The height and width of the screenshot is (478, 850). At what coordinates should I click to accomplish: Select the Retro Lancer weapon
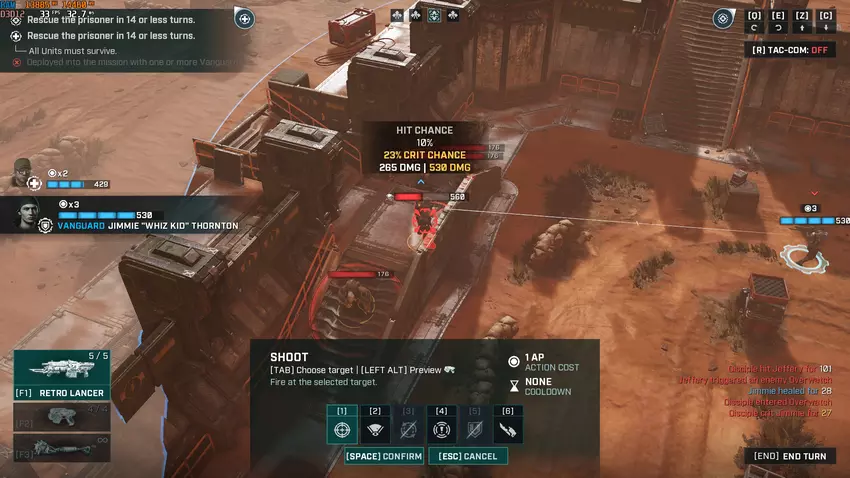pos(61,374)
